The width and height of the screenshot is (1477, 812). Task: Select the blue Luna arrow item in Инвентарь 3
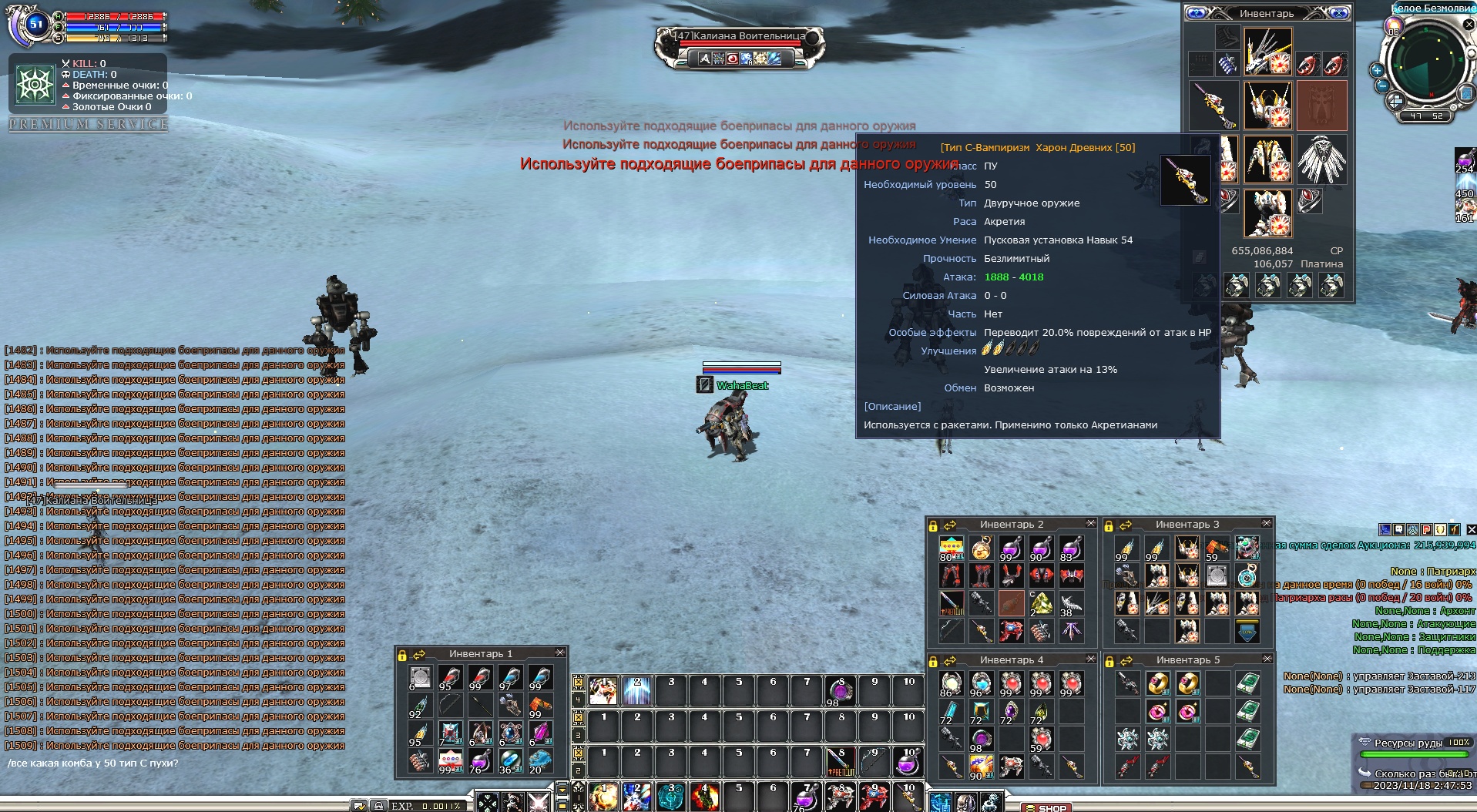tap(1247, 632)
